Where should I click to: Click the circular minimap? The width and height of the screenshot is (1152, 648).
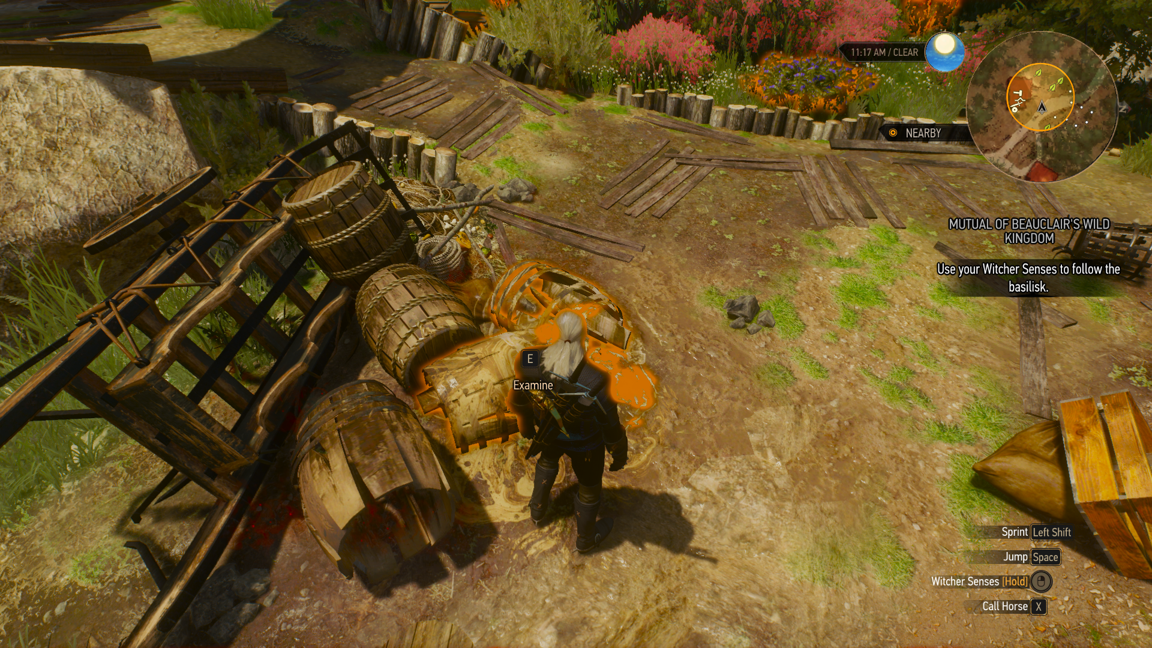click(x=1041, y=106)
